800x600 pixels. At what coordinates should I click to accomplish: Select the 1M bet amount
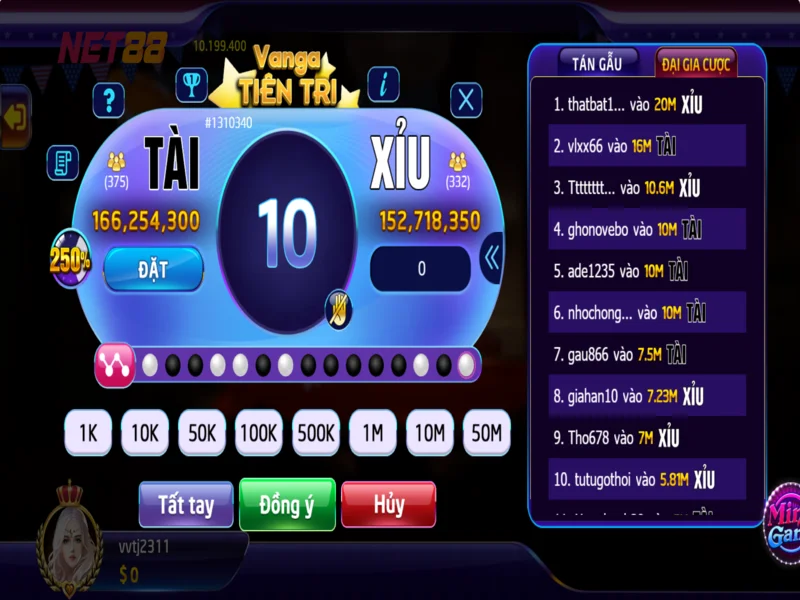click(373, 434)
